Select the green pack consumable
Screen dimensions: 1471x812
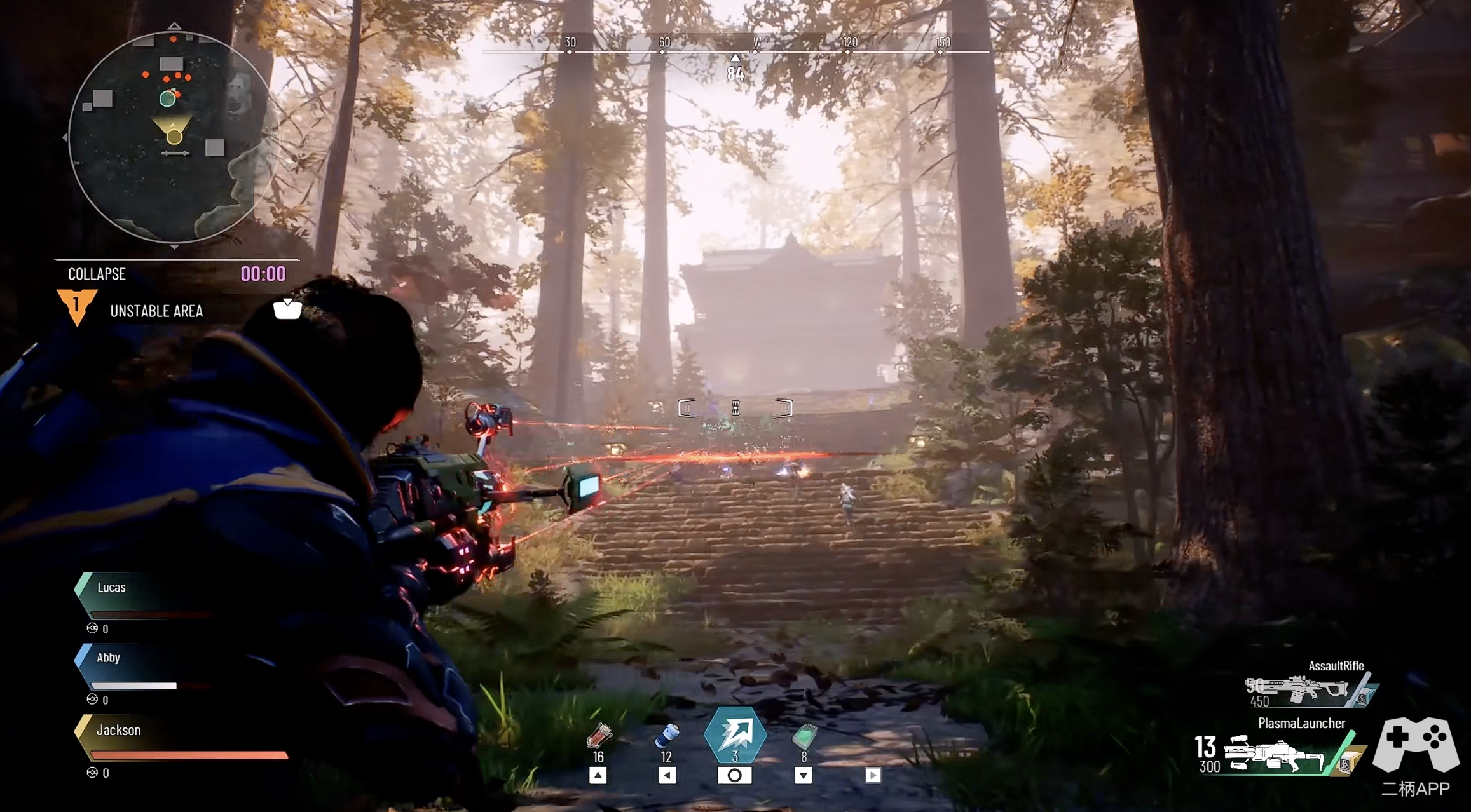tap(804, 737)
